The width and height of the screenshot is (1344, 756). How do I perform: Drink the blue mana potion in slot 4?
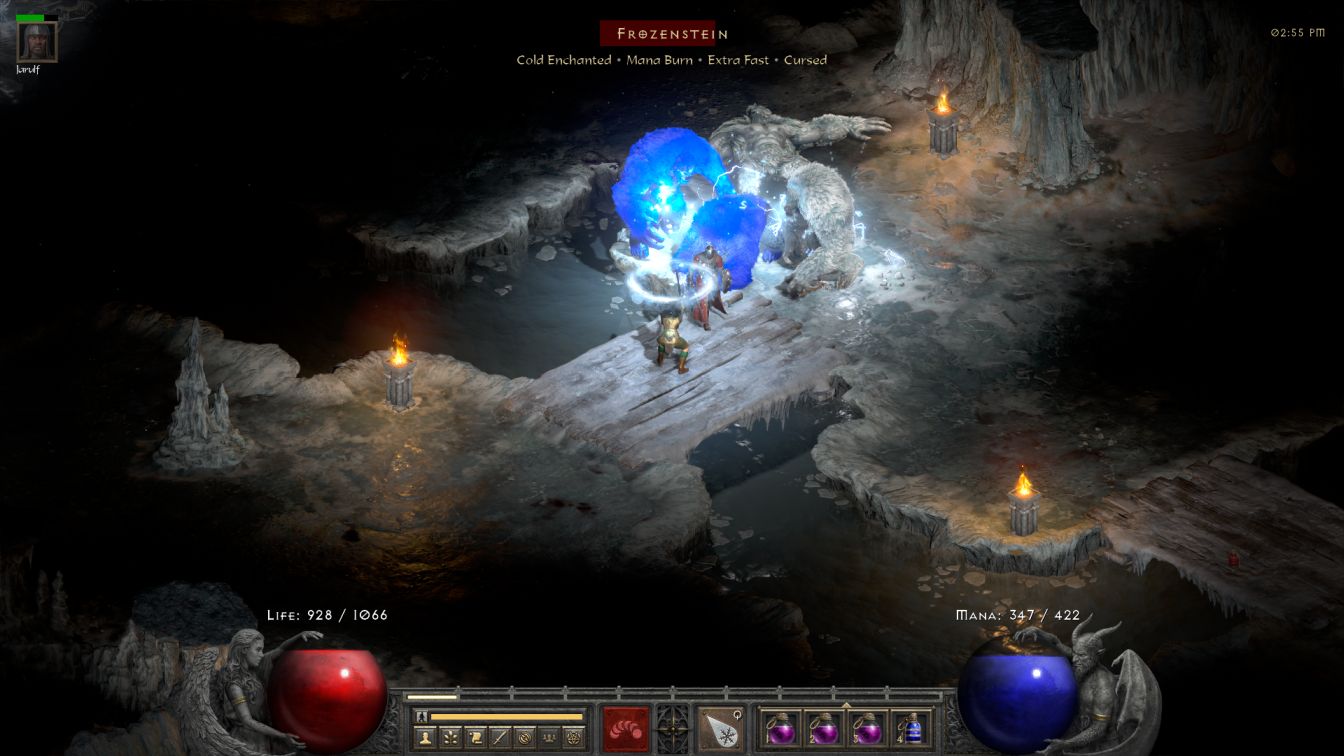(x=911, y=728)
